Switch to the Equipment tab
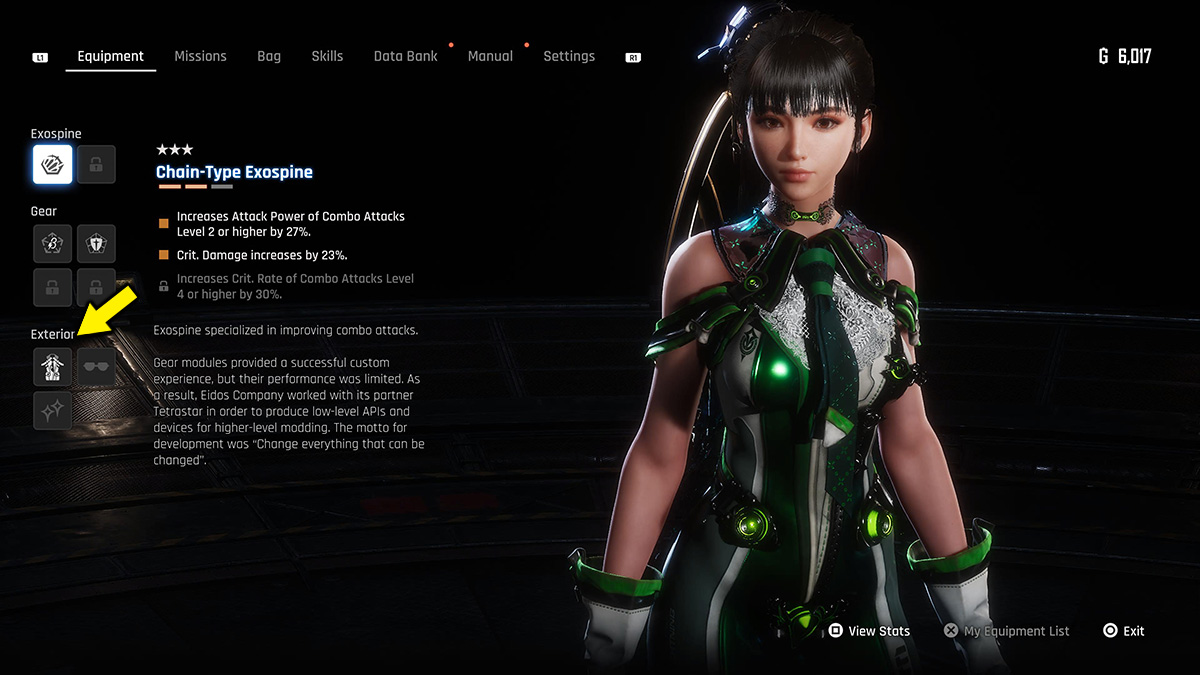The height and width of the screenshot is (675, 1200). pos(110,56)
